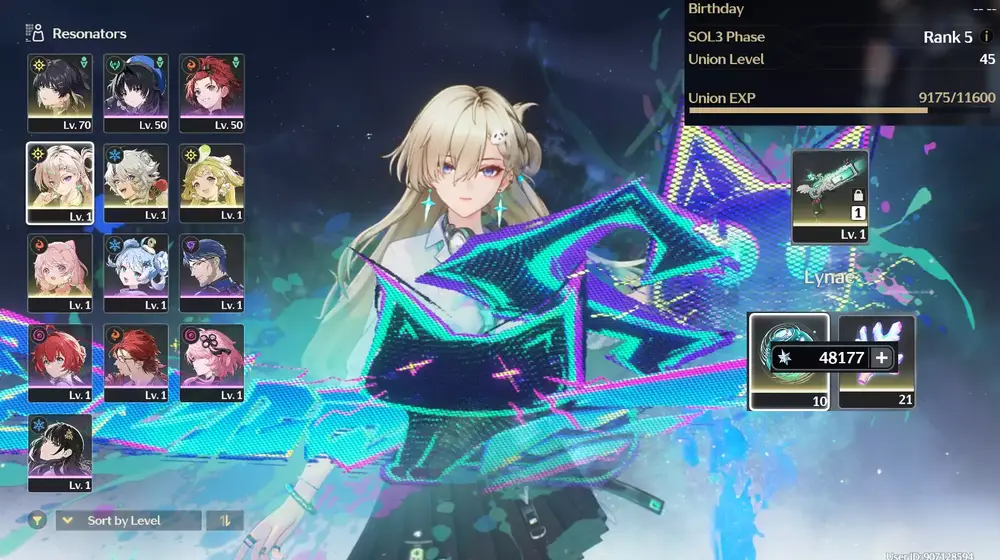Open the Lv. 1 weapon slot

(x=830, y=196)
